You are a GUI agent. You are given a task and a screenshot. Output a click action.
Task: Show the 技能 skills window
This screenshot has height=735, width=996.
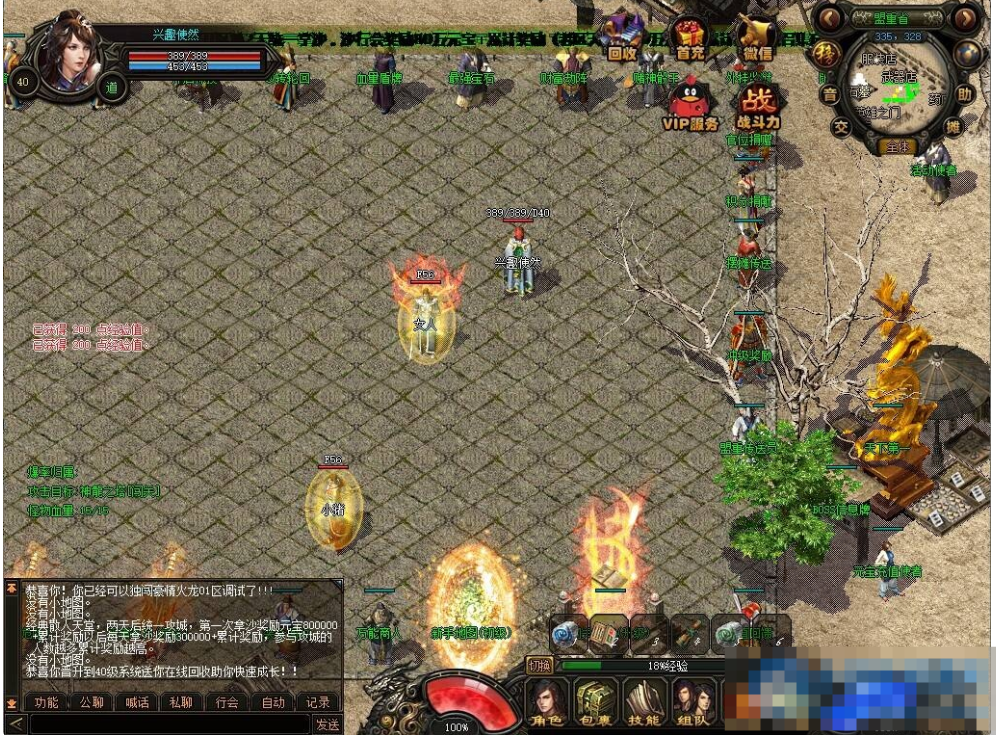[645, 702]
